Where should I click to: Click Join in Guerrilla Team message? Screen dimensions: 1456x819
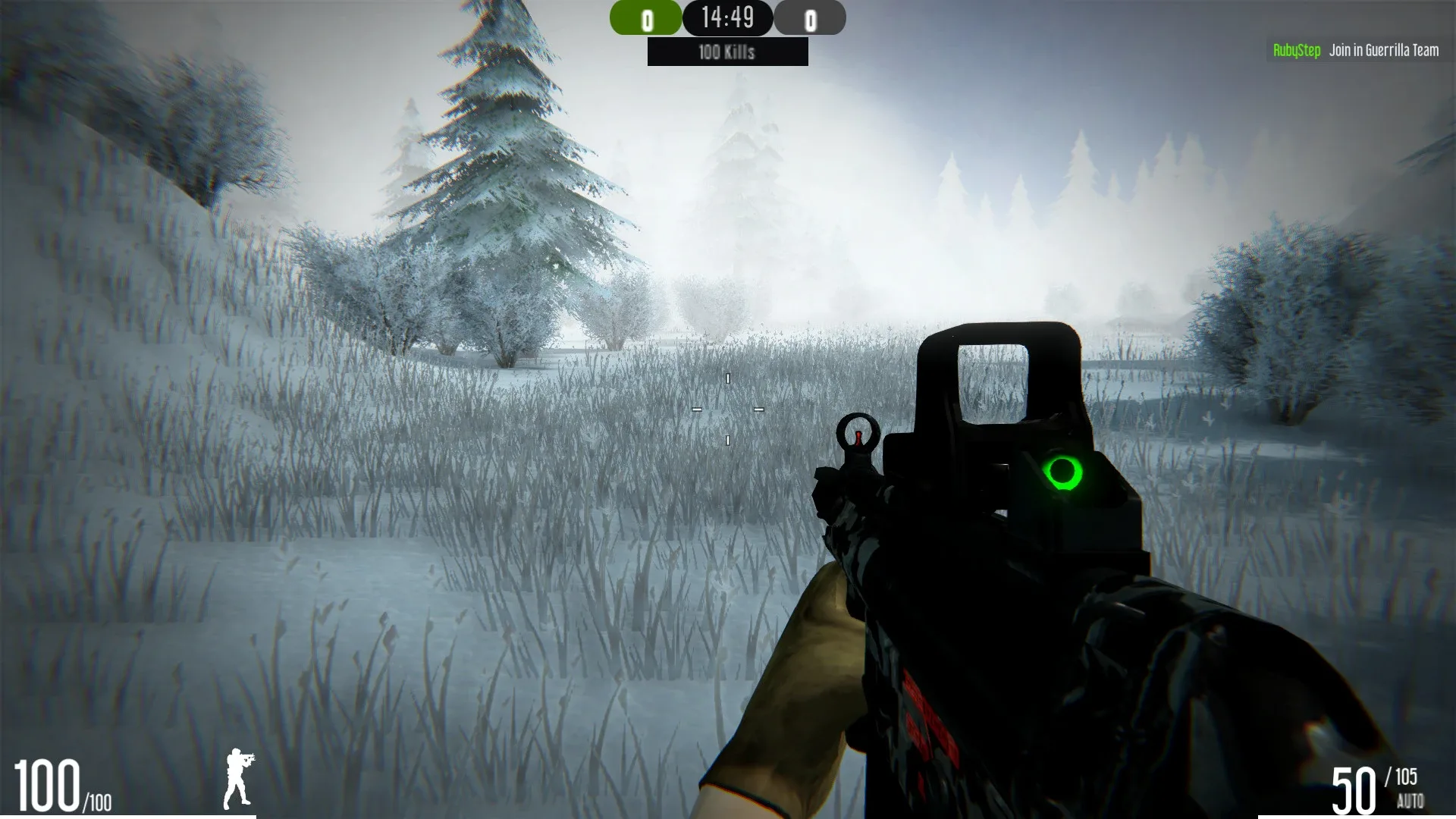coord(1383,50)
